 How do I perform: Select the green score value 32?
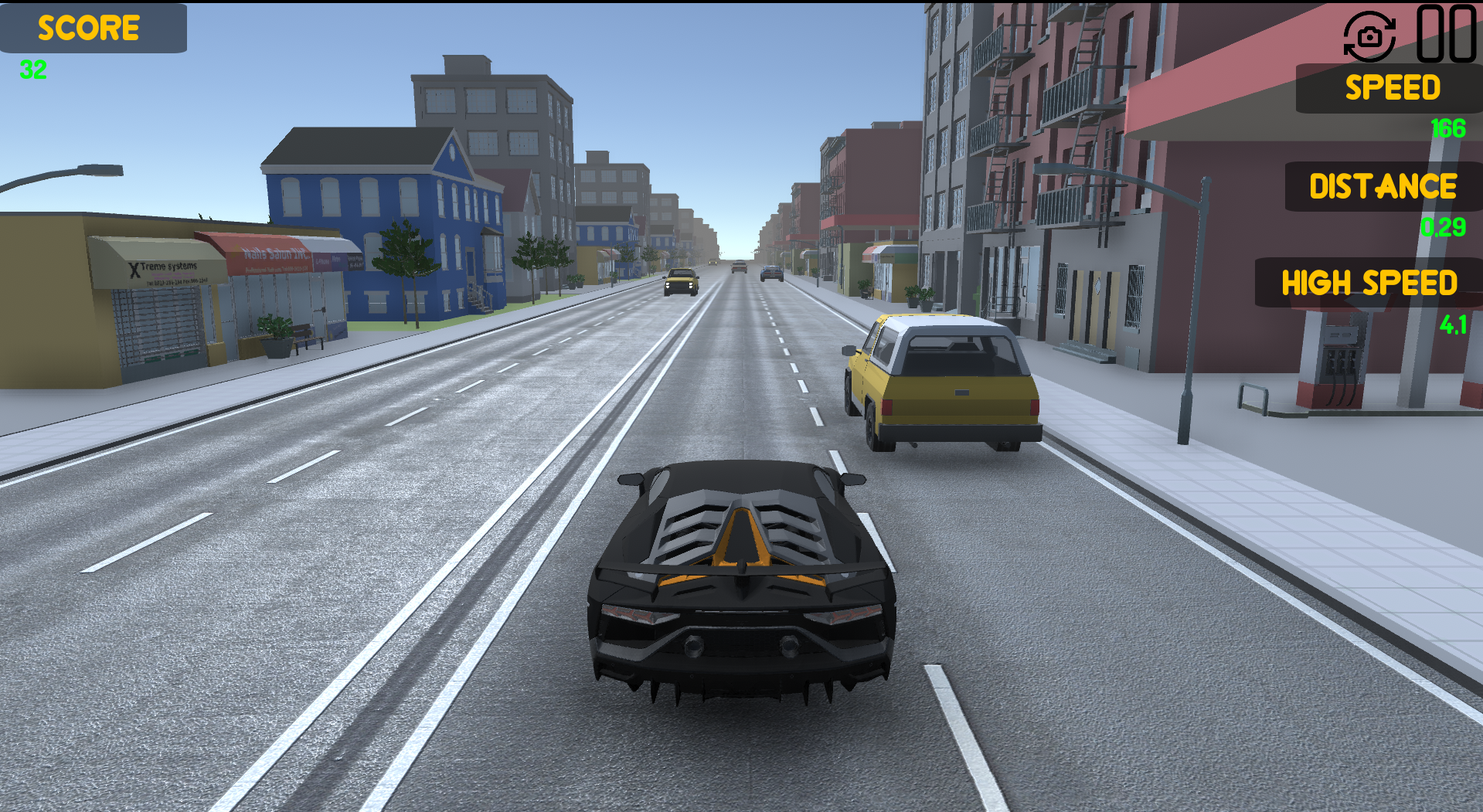coord(32,71)
